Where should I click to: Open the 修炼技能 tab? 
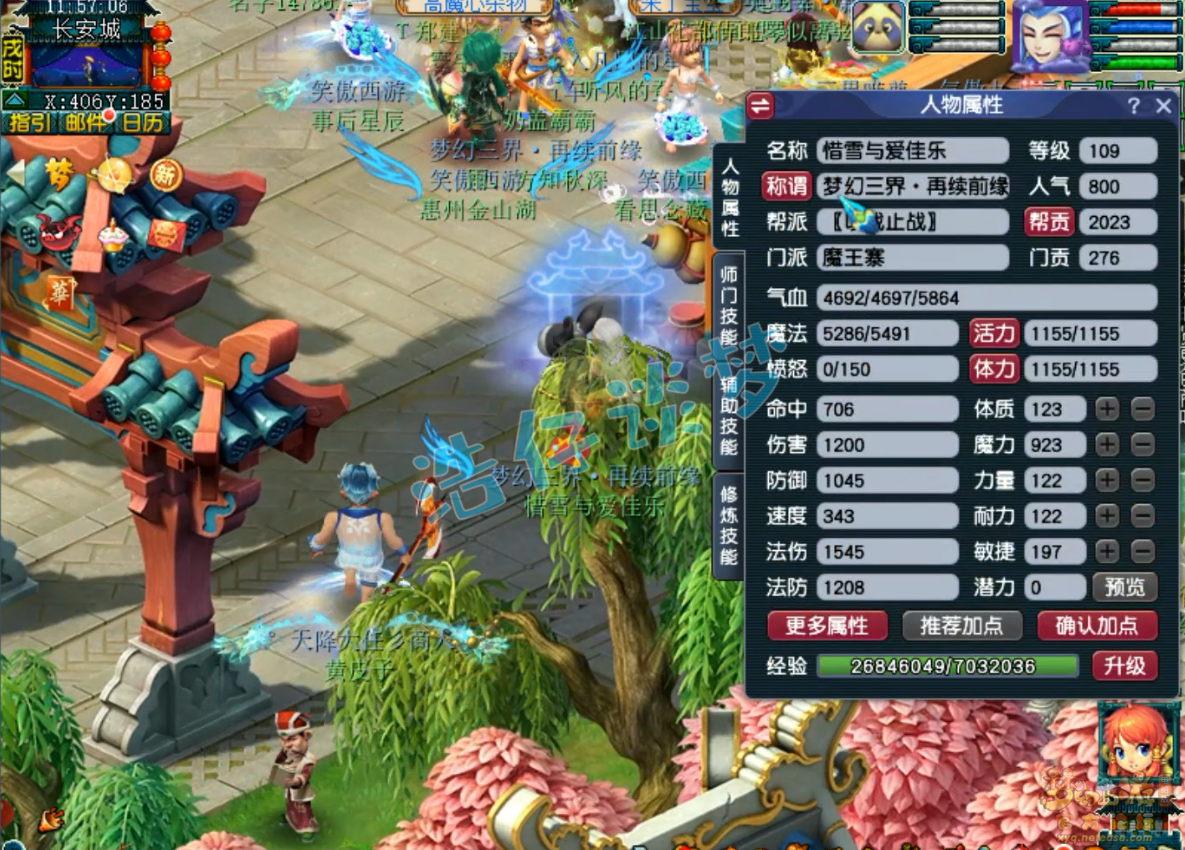click(x=729, y=527)
